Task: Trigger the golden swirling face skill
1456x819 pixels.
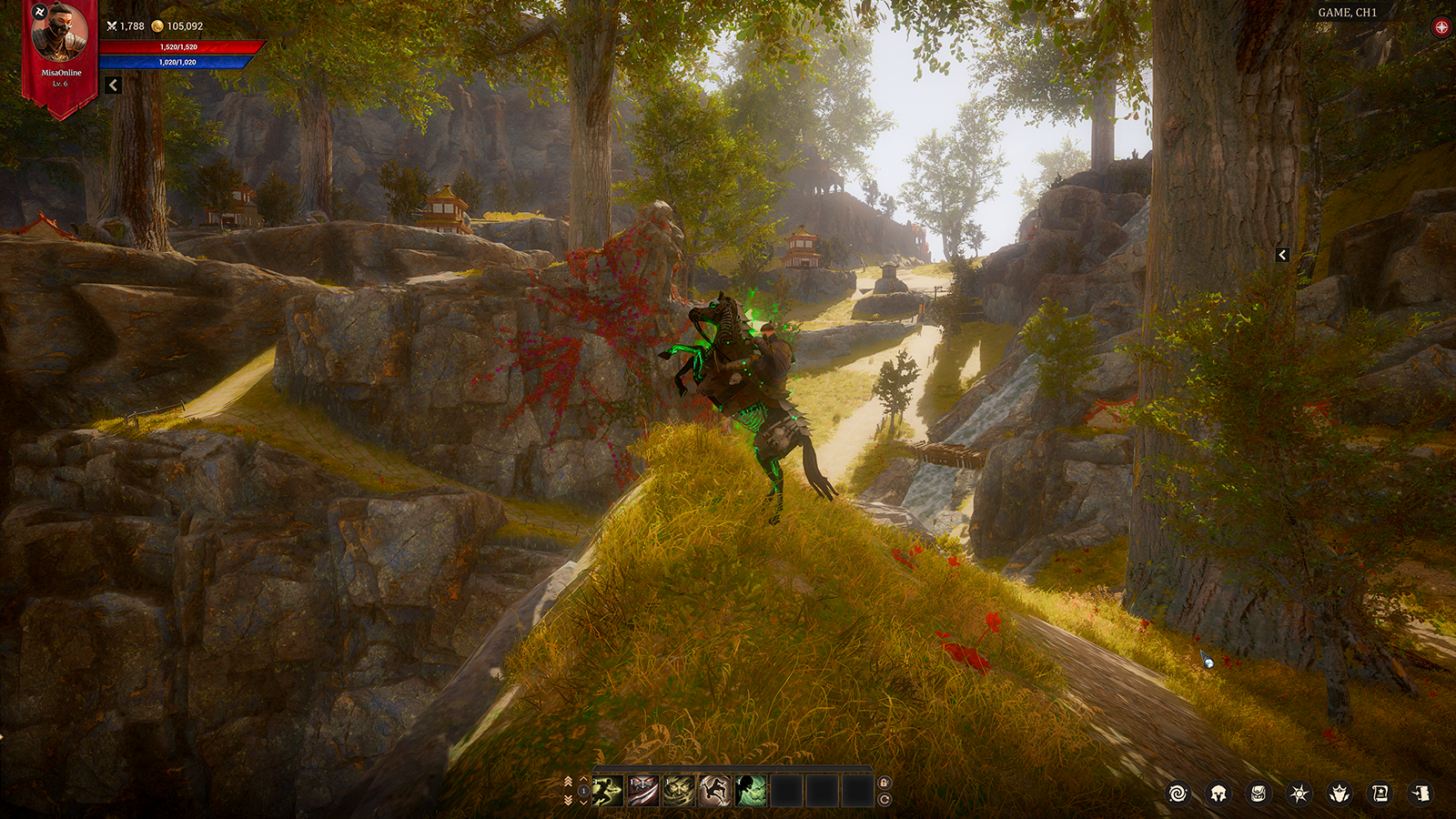Action: [679, 791]
